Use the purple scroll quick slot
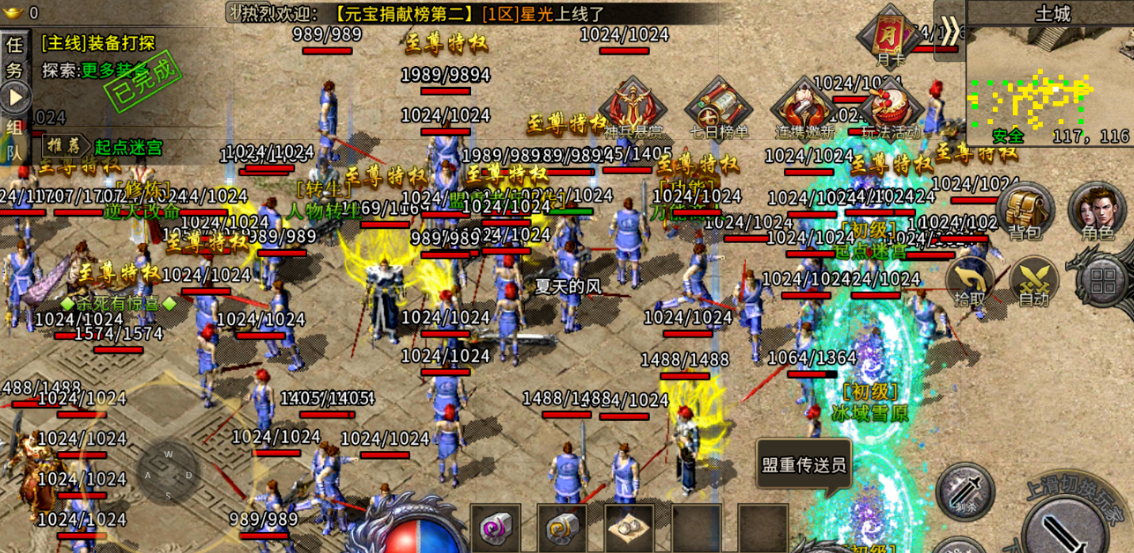The width and height of the screenshot is (1134, 553). (496, 527)
